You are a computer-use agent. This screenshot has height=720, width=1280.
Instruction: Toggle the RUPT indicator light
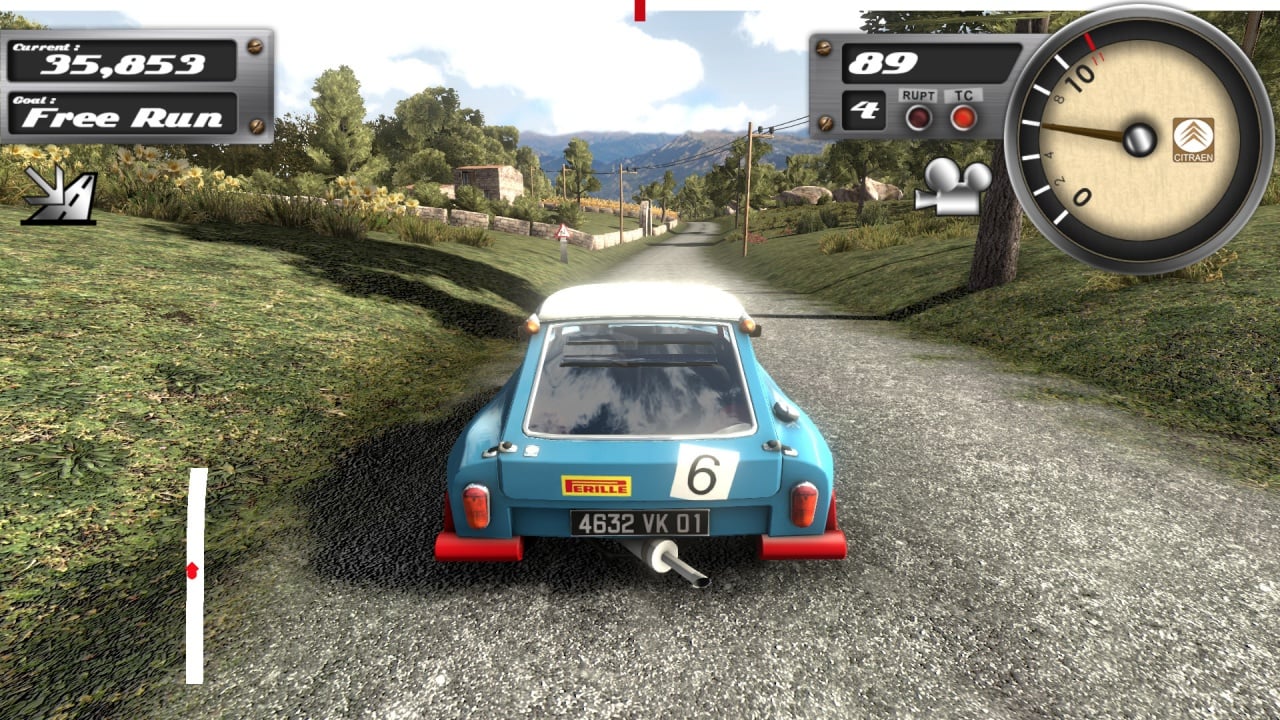point(917,117)
